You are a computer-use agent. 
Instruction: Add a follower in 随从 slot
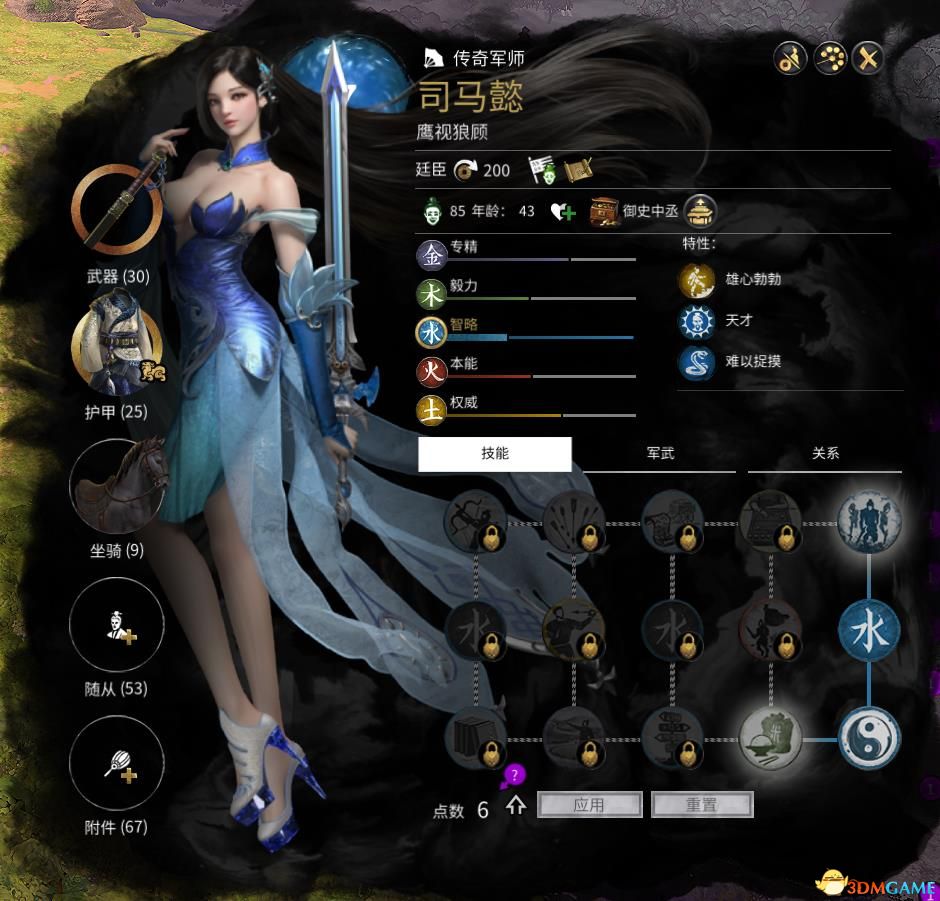point(117,625)
